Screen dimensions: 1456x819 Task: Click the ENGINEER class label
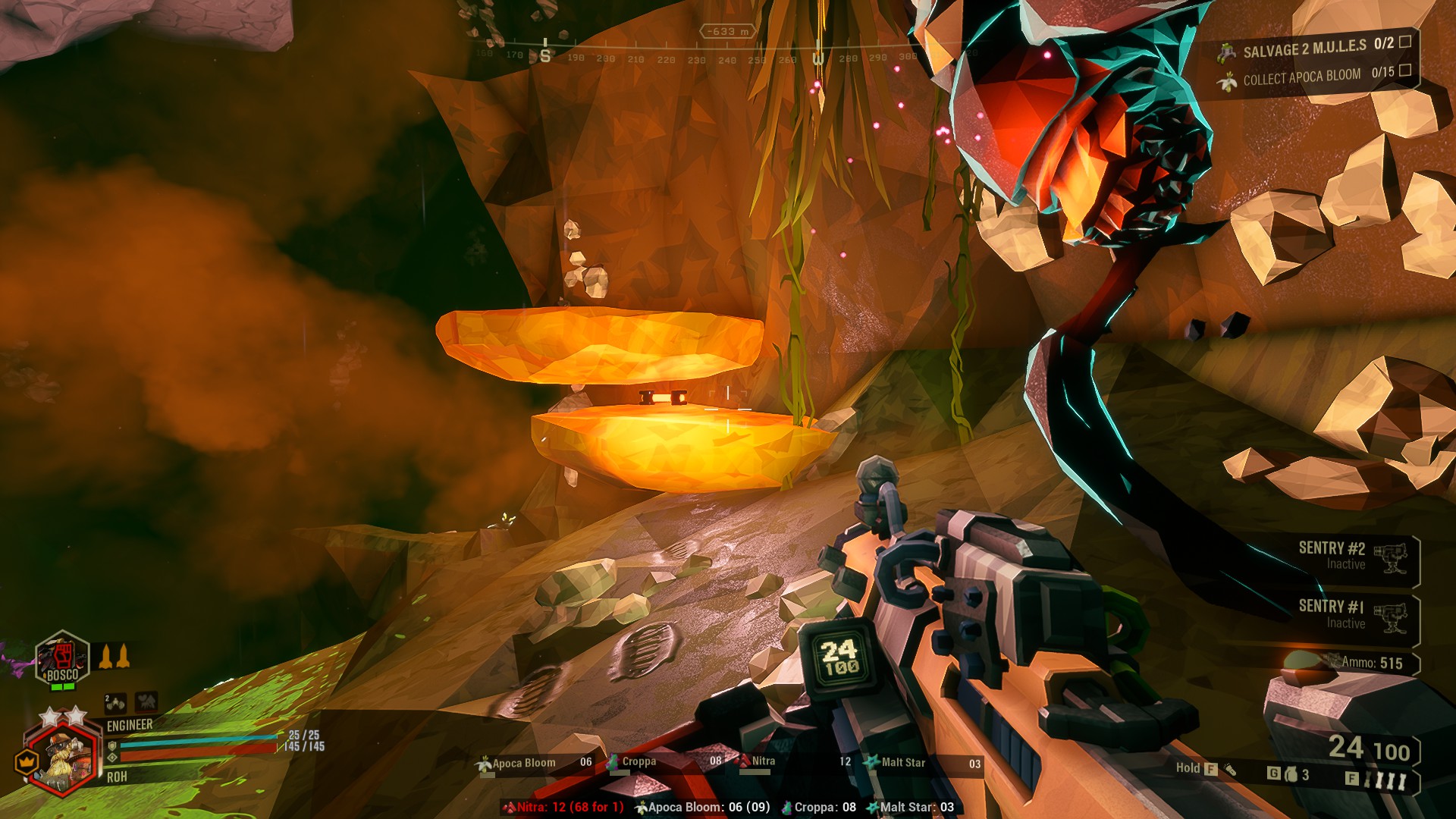pyautogui.click(x=129, y=725)
